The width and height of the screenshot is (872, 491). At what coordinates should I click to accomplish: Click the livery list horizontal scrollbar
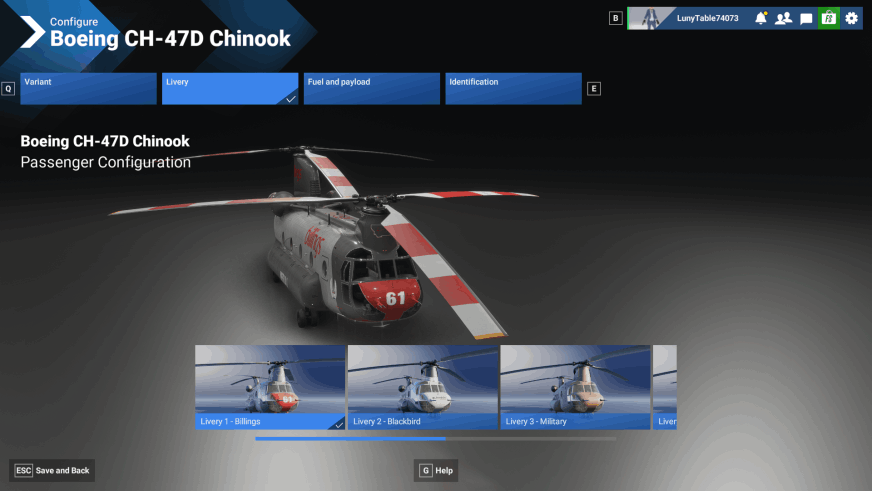435,438
